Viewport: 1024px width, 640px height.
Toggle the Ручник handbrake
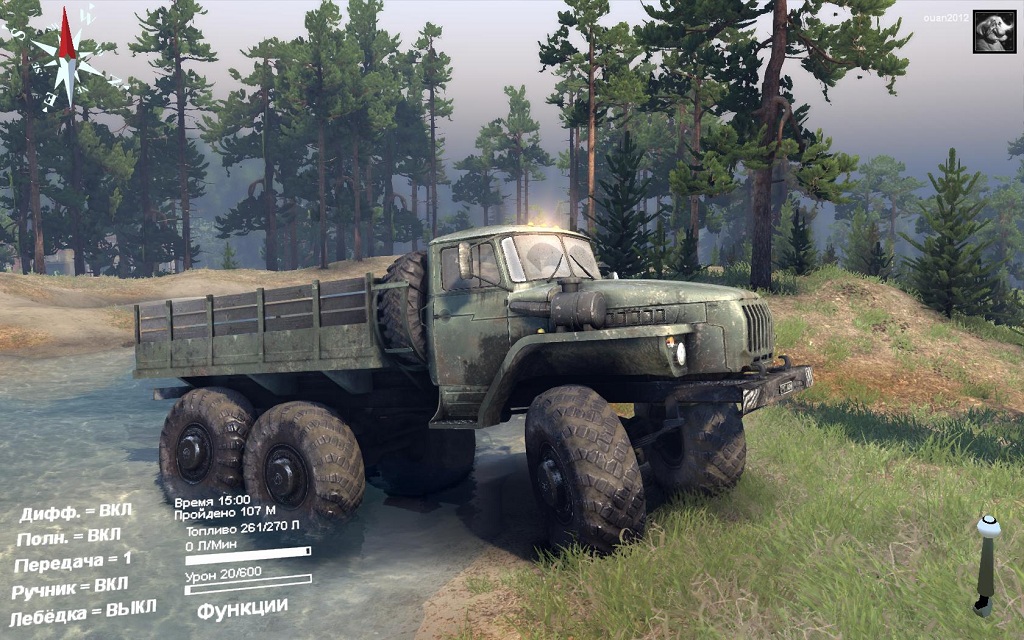pos(72,587)
